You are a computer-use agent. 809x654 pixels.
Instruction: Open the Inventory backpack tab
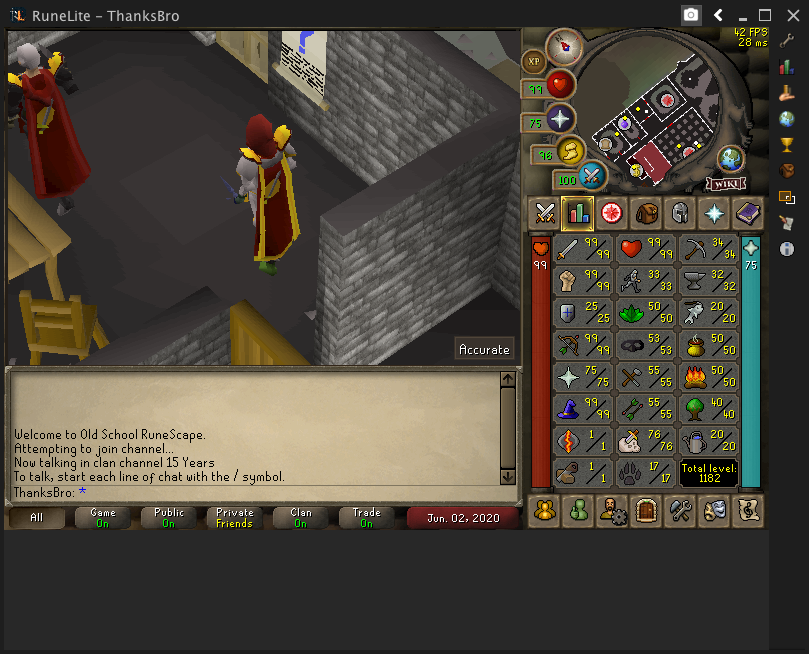click(x=646, y=212)
